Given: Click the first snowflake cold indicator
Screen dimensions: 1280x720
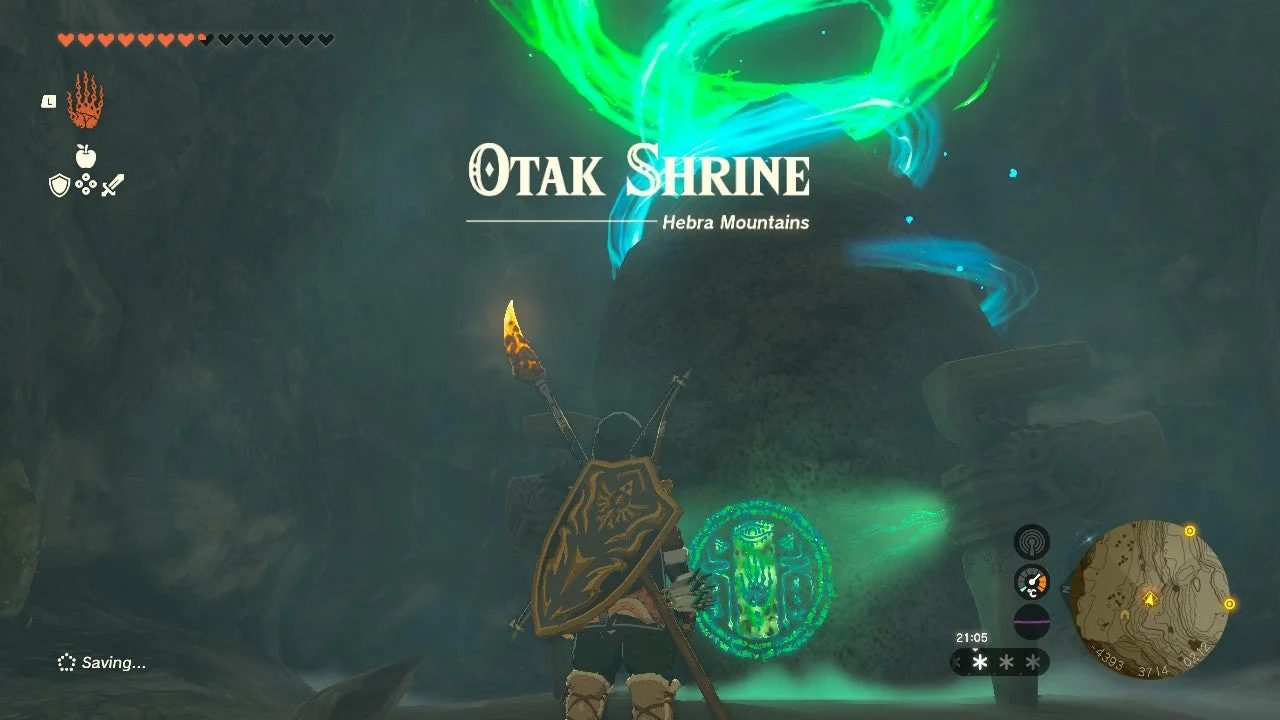Looking at the screenshot, I should tap(979, 662).
